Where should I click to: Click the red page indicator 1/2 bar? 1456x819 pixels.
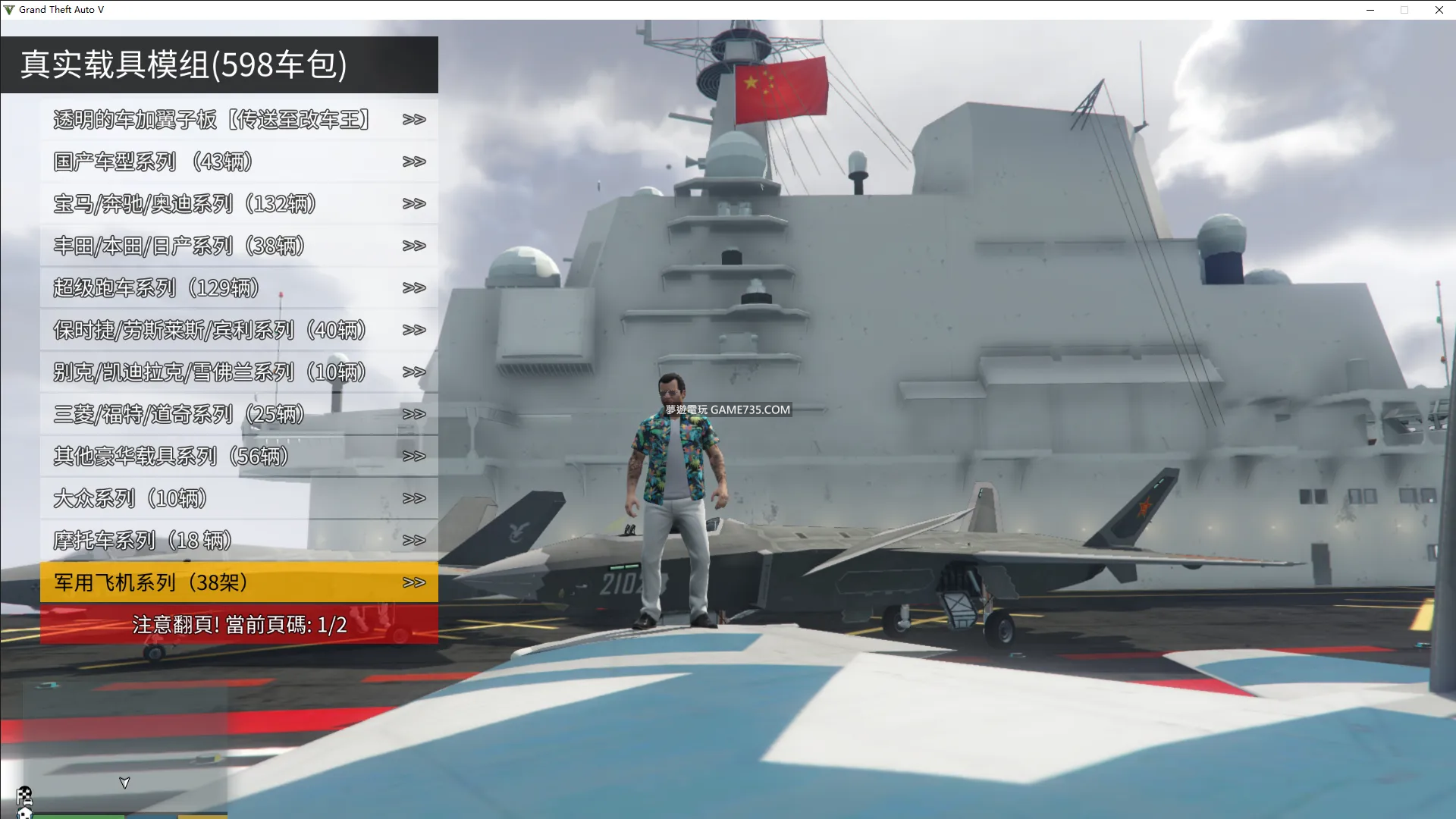tap(239, 625)
